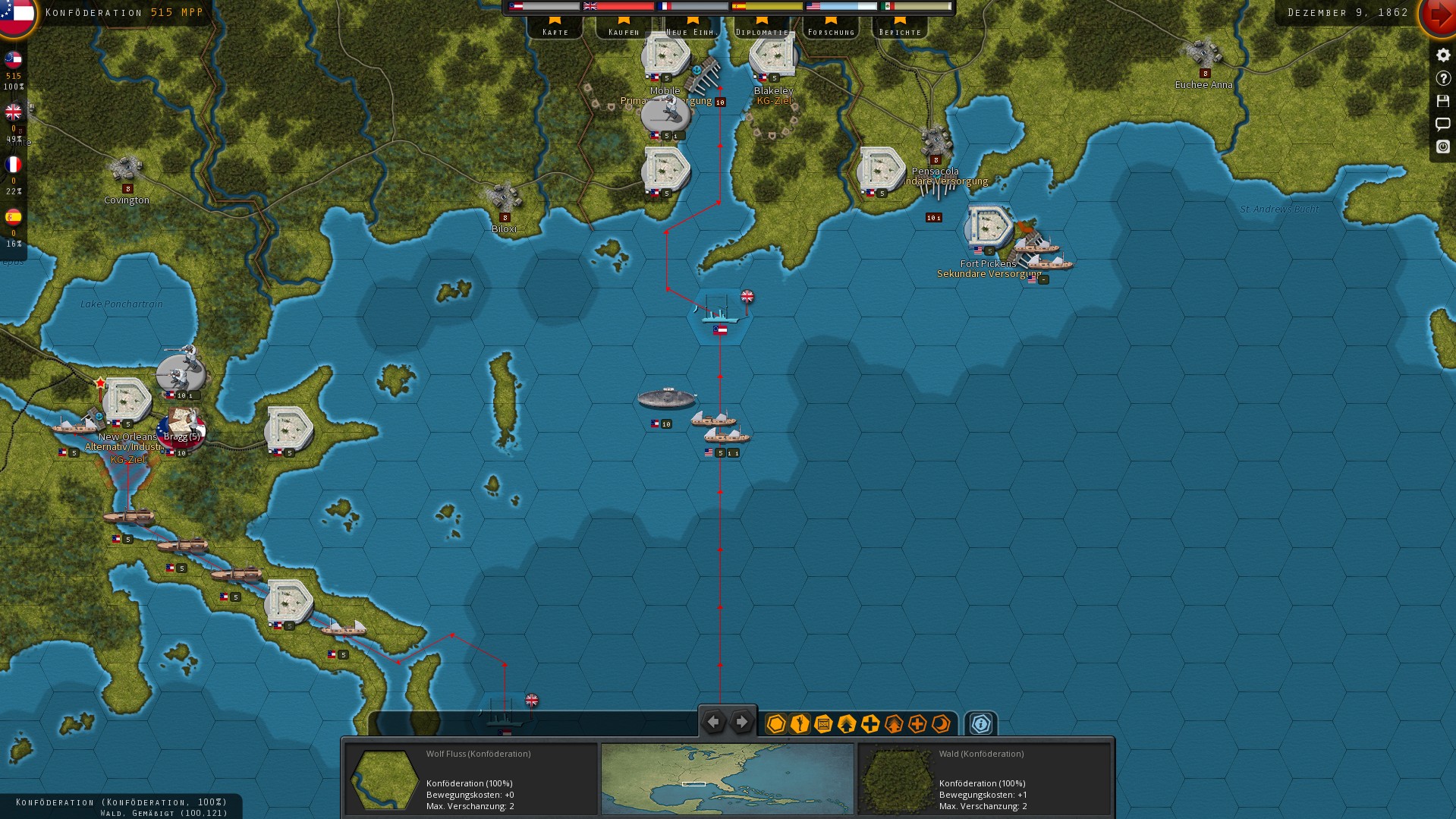Select the next unit with the right arrow
The height and width of the screenshot is (819, 1456).
coord(742,722)
